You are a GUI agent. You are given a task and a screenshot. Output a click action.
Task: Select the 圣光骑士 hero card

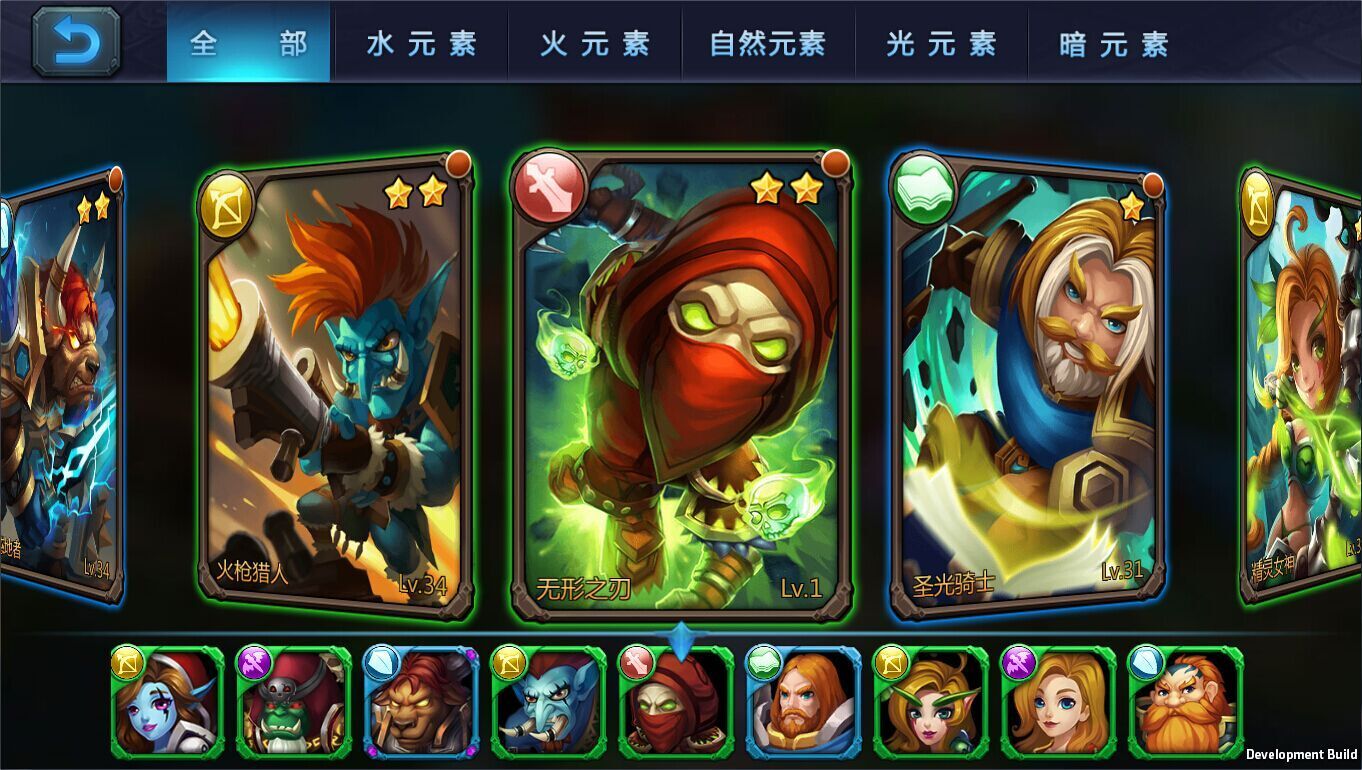[x=1027, y=390]
